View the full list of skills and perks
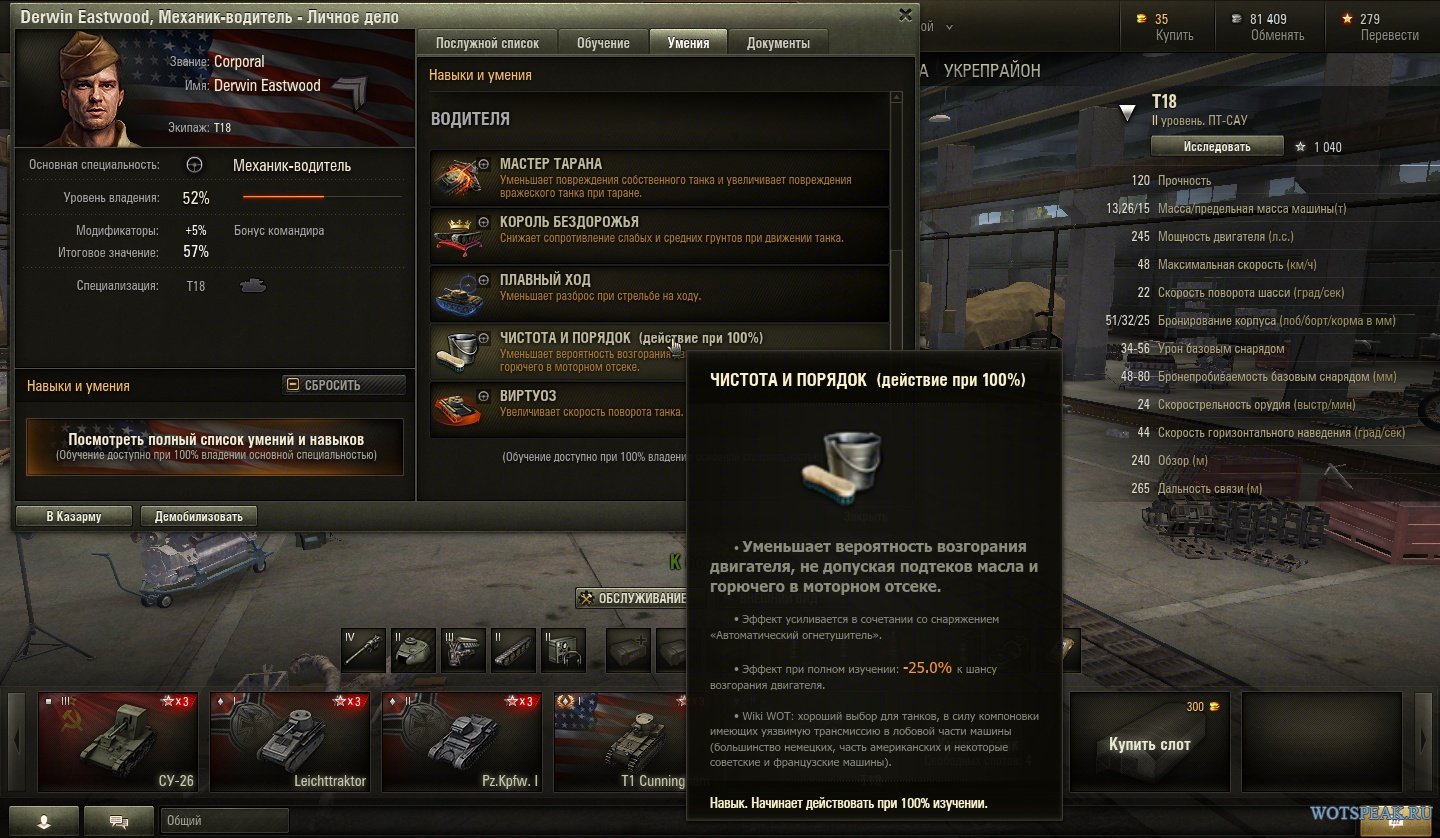 pyautogui.click(x=215, y=446)
